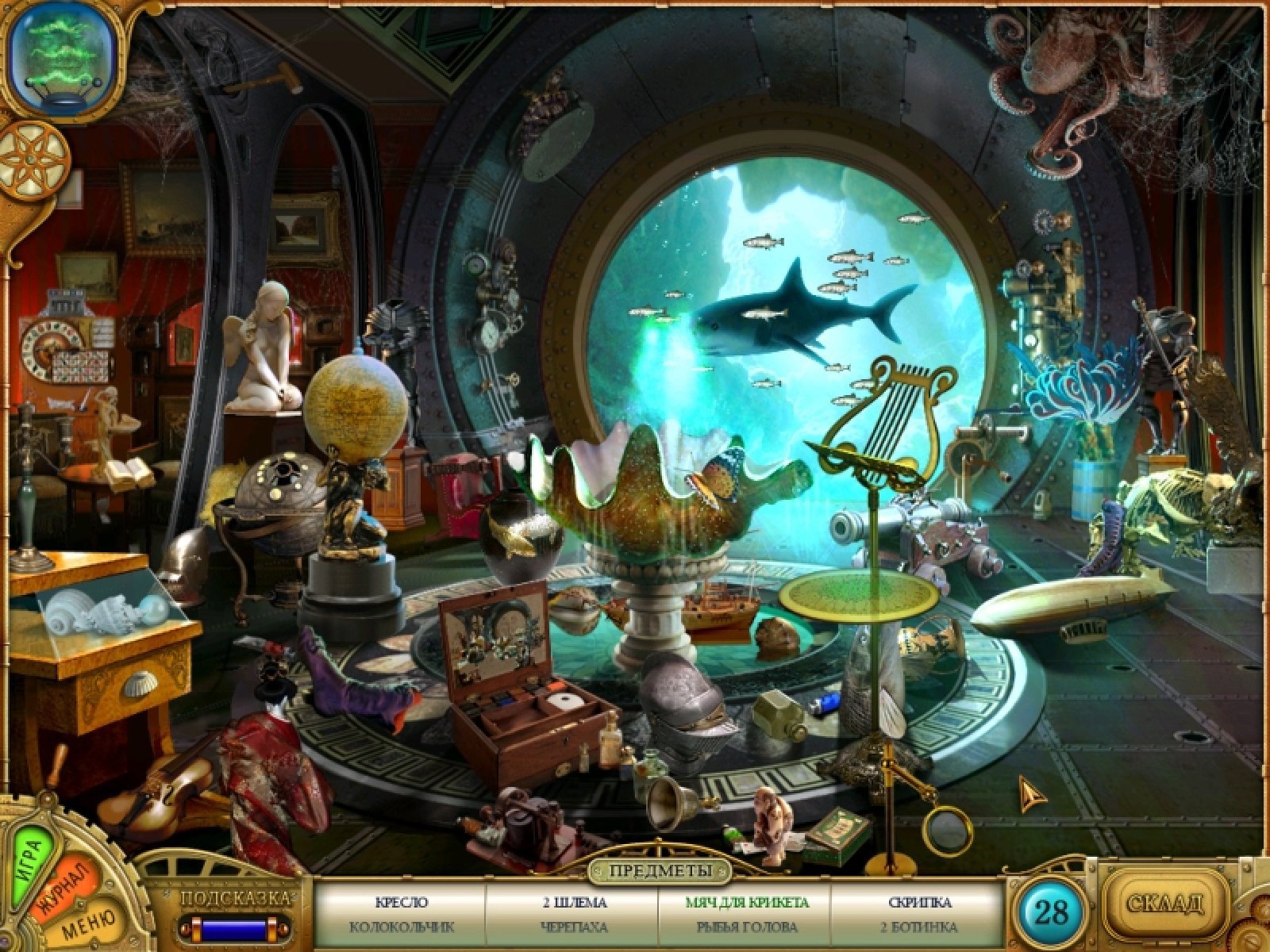Select the РЫБЬЯ ГОЛОВА list entry
The height and width of the screenshot is (952, 1270).
click(x=746, y=926)
